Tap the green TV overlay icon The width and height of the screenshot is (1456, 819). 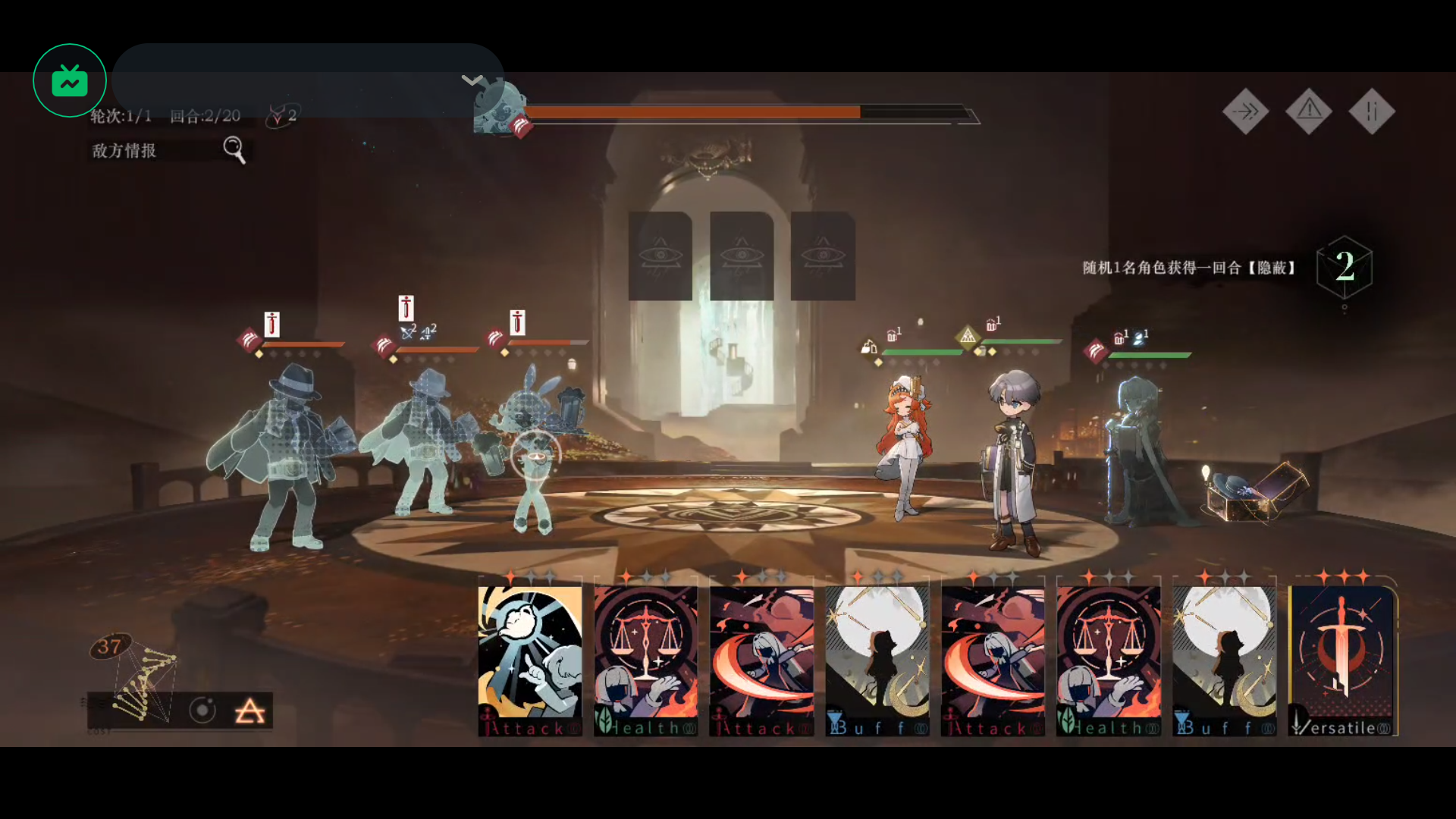pyautogui.click(x=70, y=80)
